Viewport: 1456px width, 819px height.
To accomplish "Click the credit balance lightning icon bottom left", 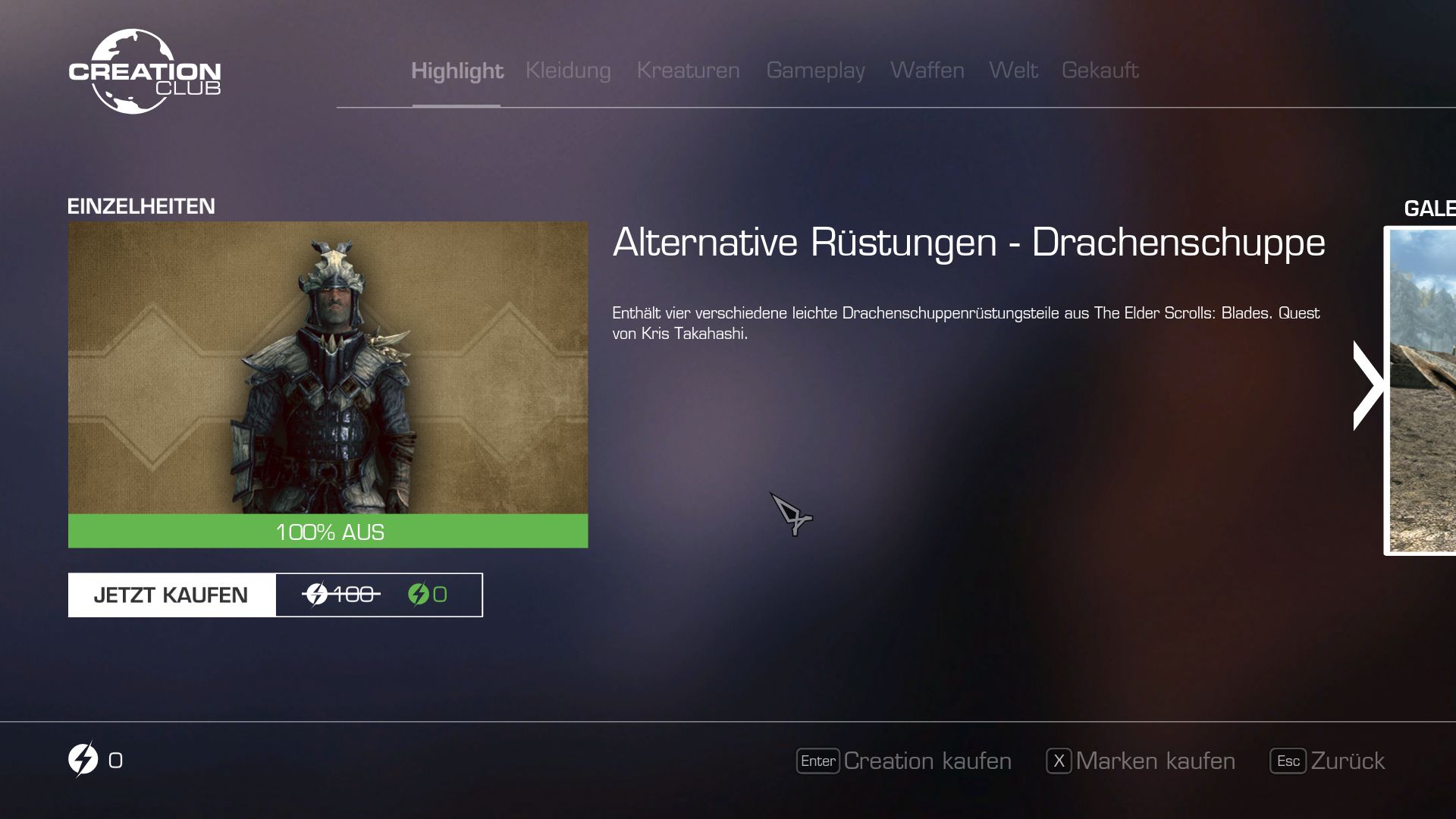I will pyautogui.click(x=83, y=760).
